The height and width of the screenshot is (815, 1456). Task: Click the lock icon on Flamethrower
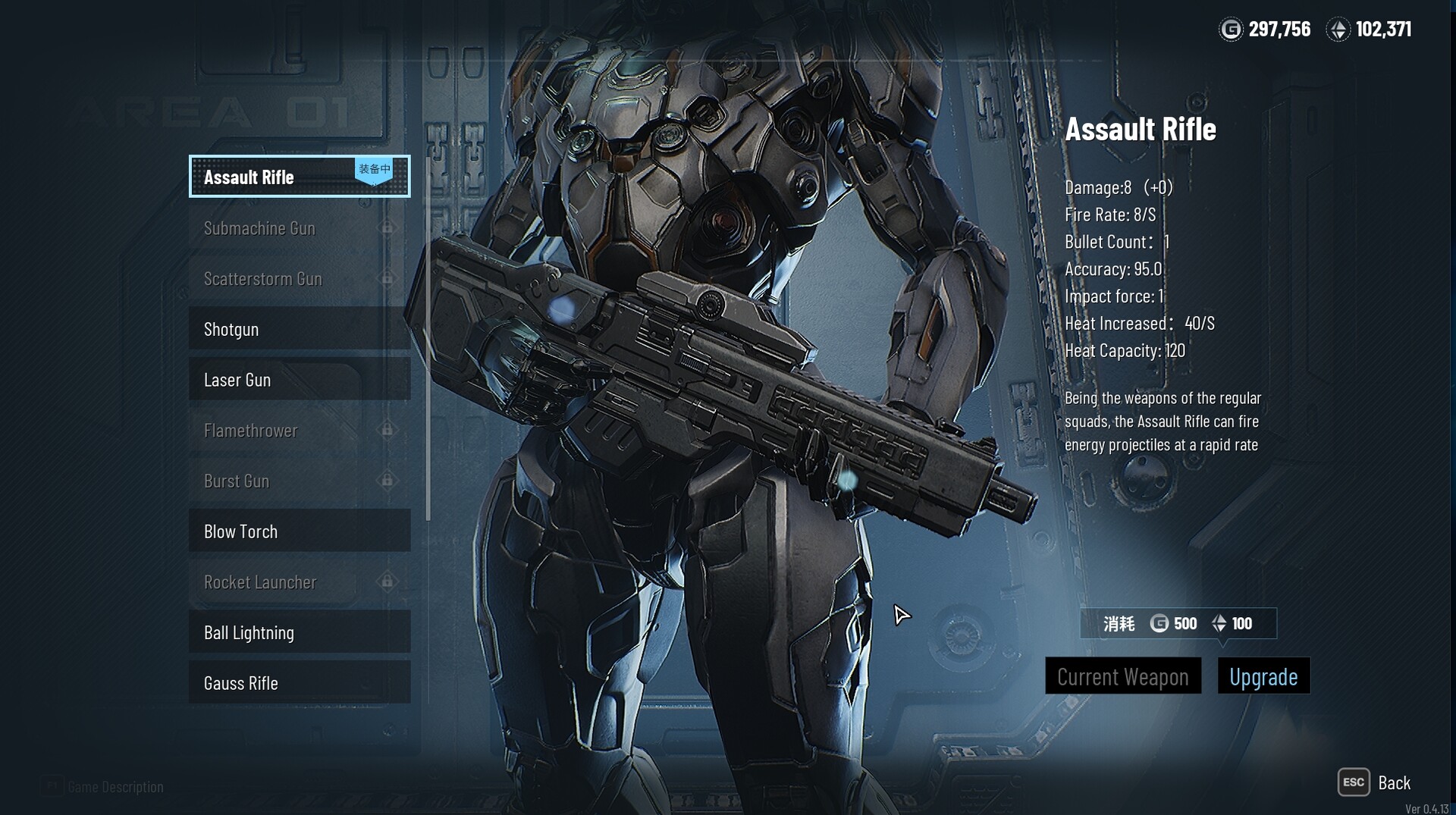click(x=388, y=431)
